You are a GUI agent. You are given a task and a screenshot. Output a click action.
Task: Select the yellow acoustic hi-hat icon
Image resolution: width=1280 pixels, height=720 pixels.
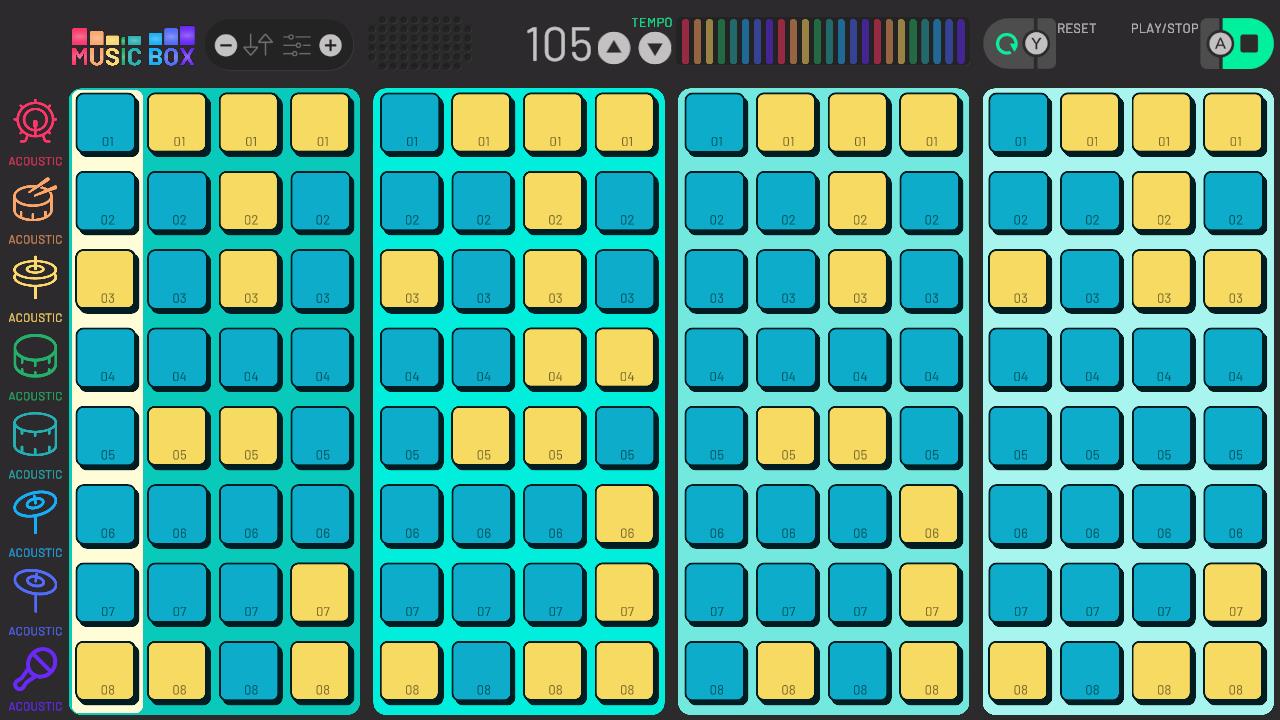[x=35, y=278]
